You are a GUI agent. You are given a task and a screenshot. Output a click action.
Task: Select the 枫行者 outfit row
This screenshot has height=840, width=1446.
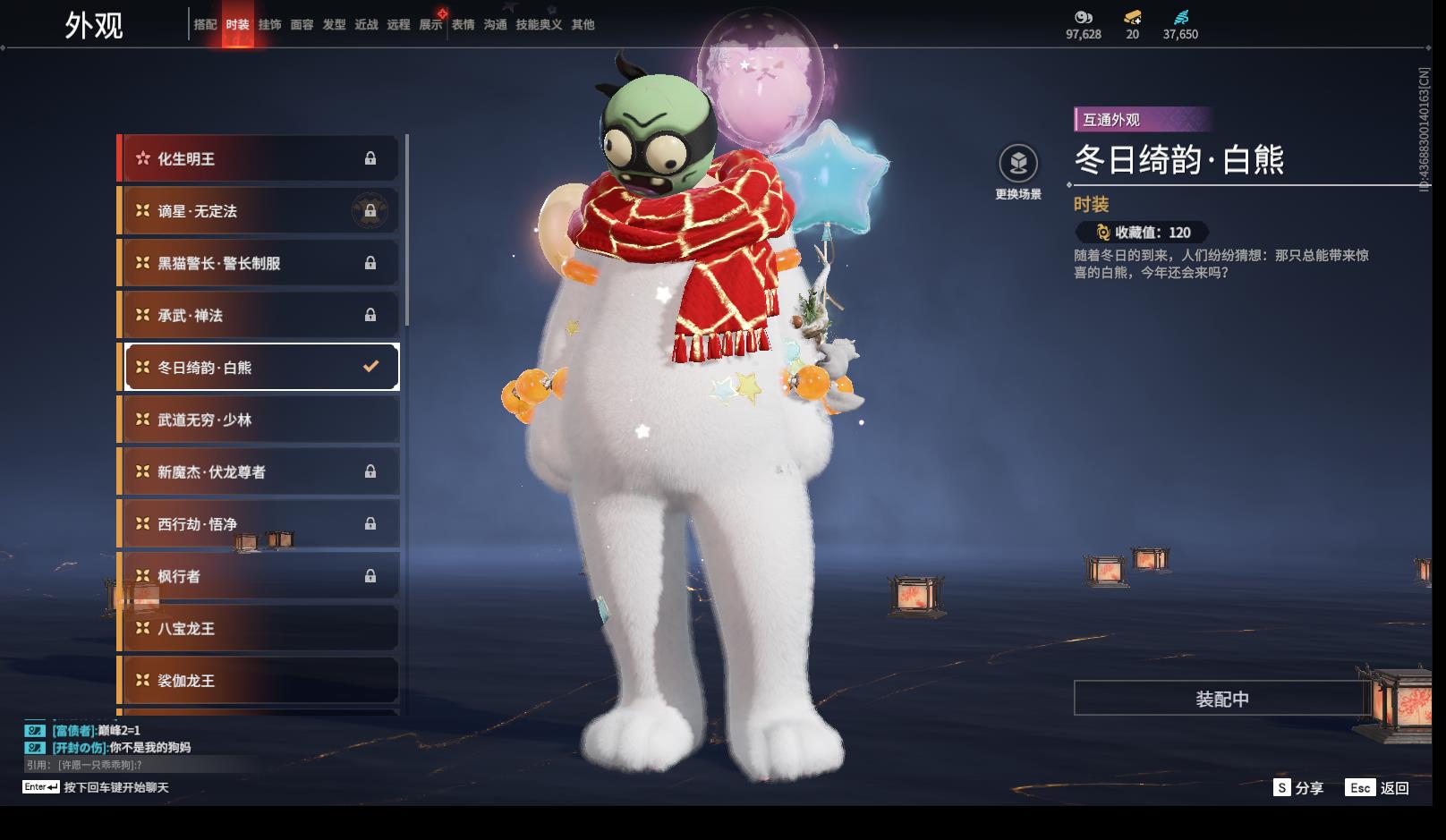pos(259,576)
